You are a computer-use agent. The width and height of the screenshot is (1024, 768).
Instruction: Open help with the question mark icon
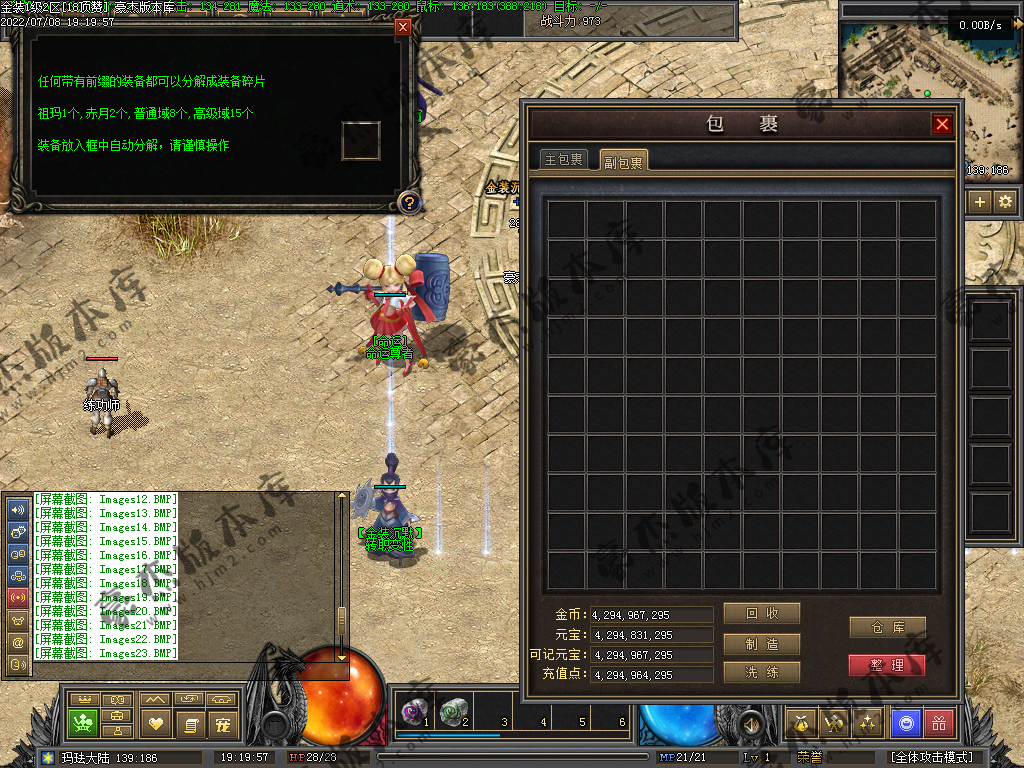click(408, 203)
